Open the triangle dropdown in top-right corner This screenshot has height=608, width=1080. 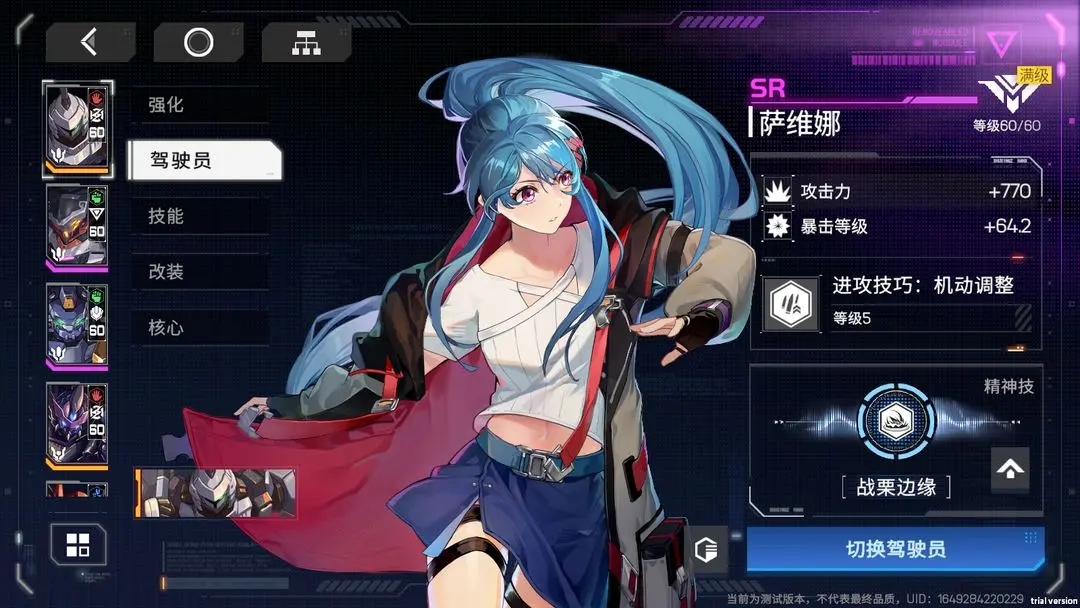click(x=999, y=44)
